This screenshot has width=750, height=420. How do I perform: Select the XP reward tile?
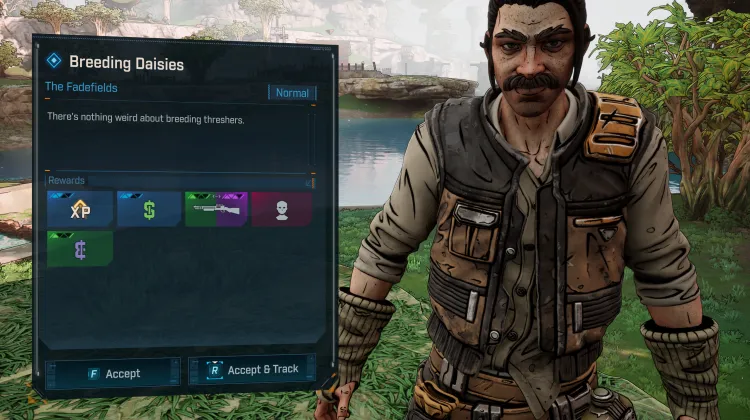80,209
